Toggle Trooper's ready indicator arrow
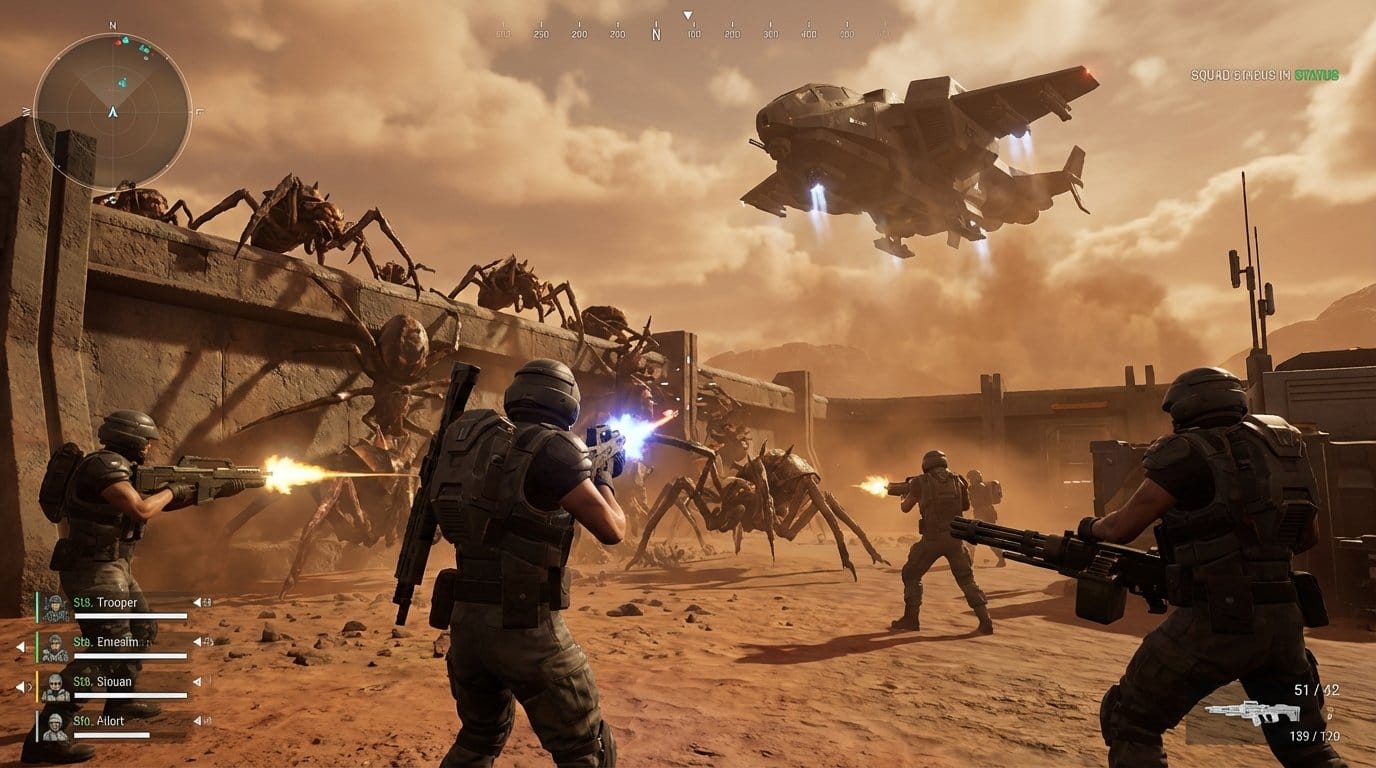The height and width of the screenshot is (768, 1376). point(197,603)
